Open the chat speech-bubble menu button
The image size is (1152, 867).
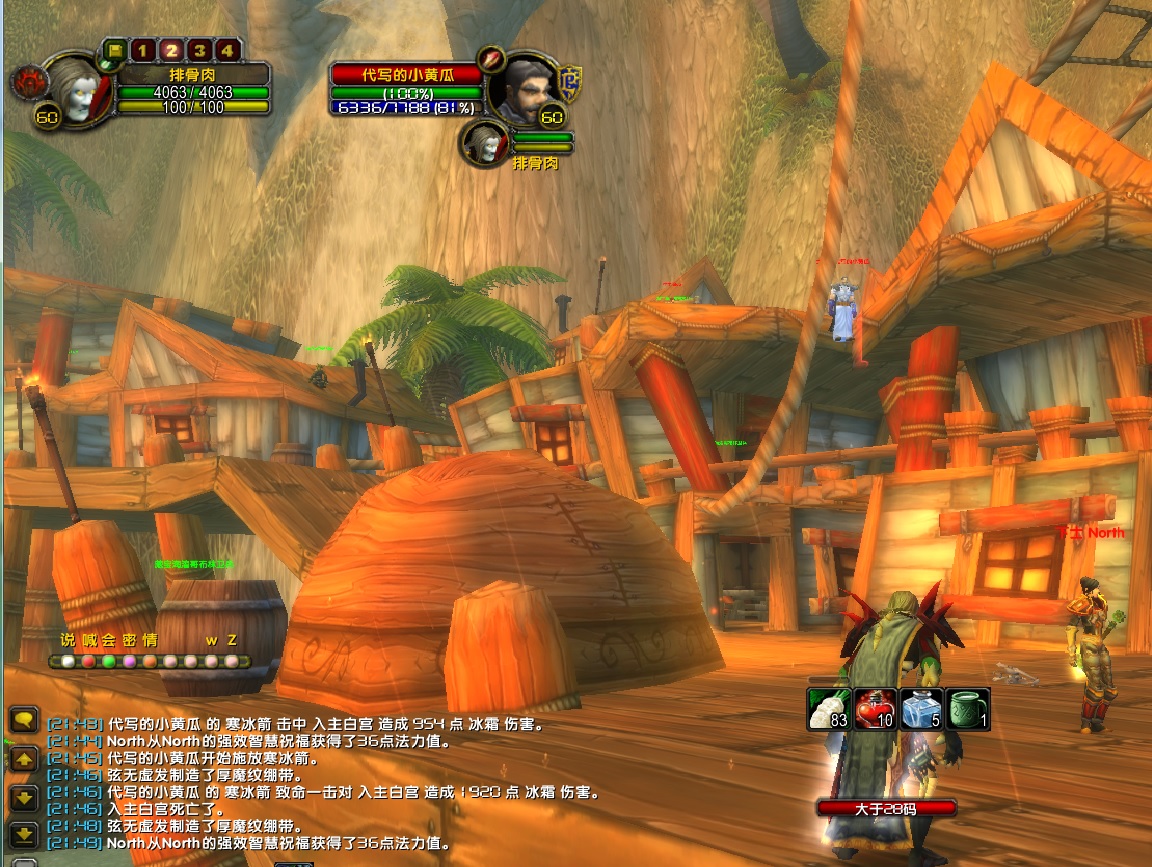tap(25, 720)
